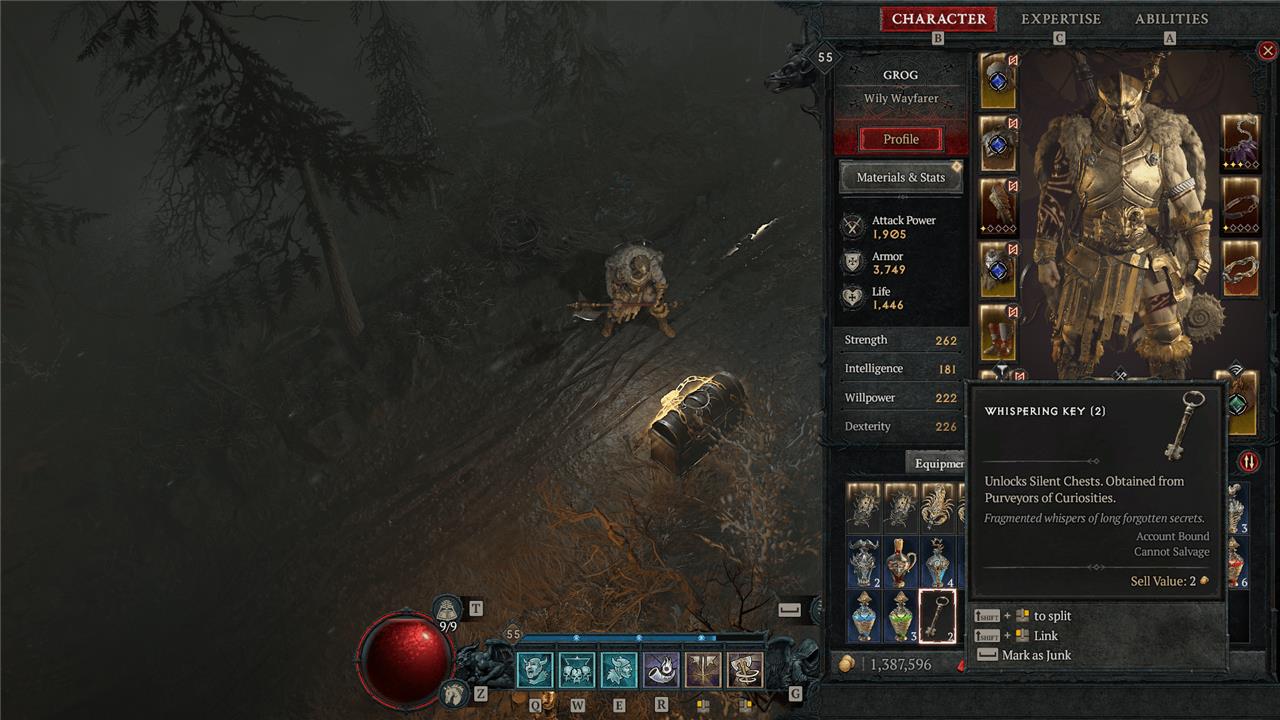Close the character panel

(x=1267, y=51)
